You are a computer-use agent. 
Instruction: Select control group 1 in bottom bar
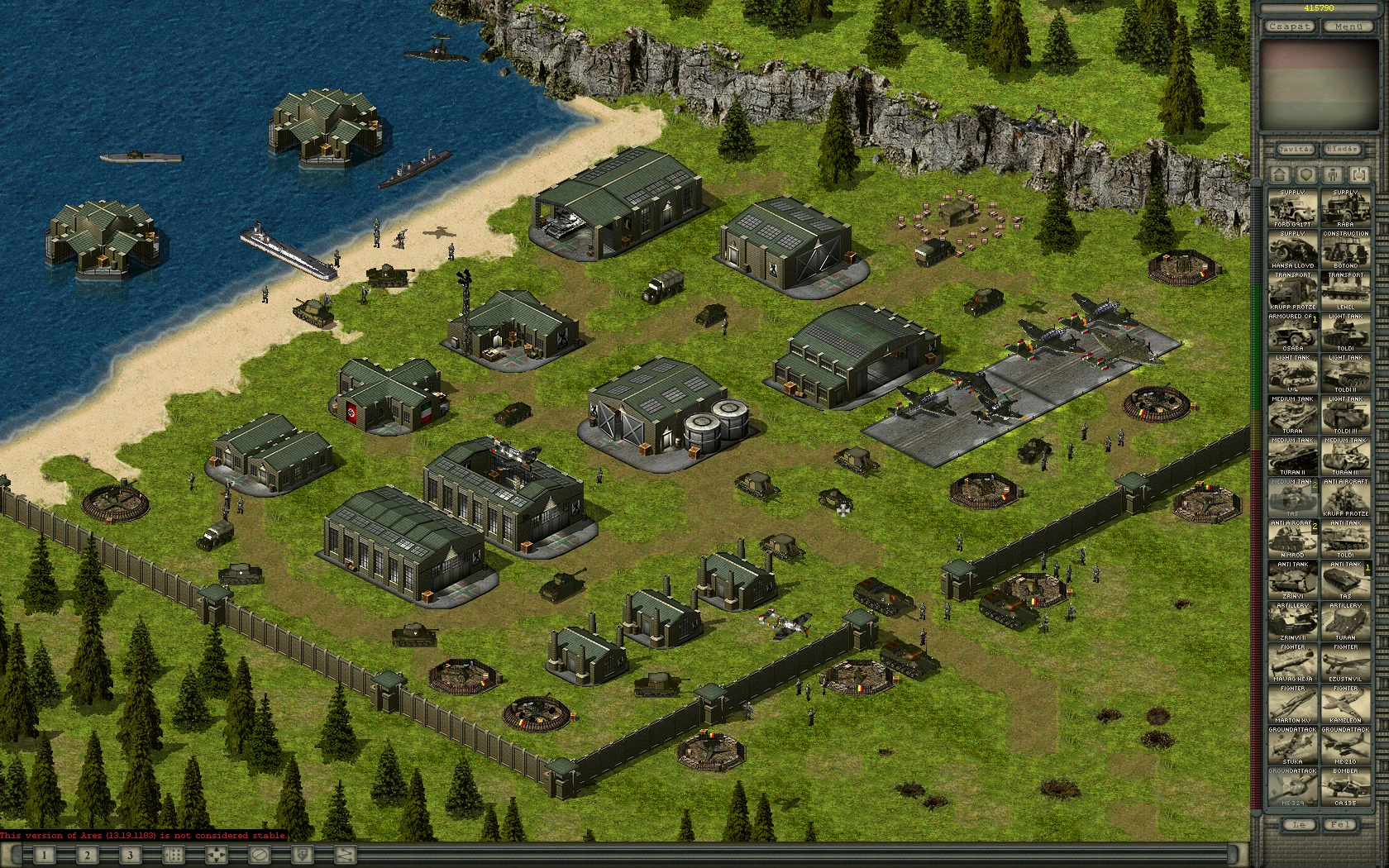click(45, 855)
